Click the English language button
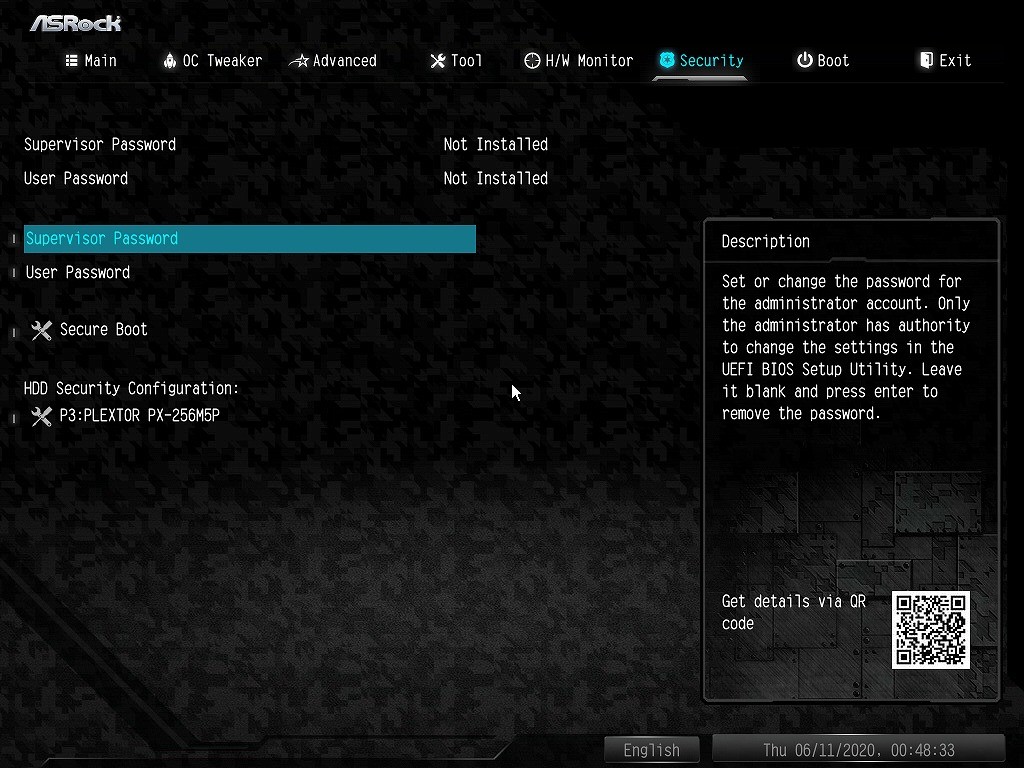 tap(651, 750)
